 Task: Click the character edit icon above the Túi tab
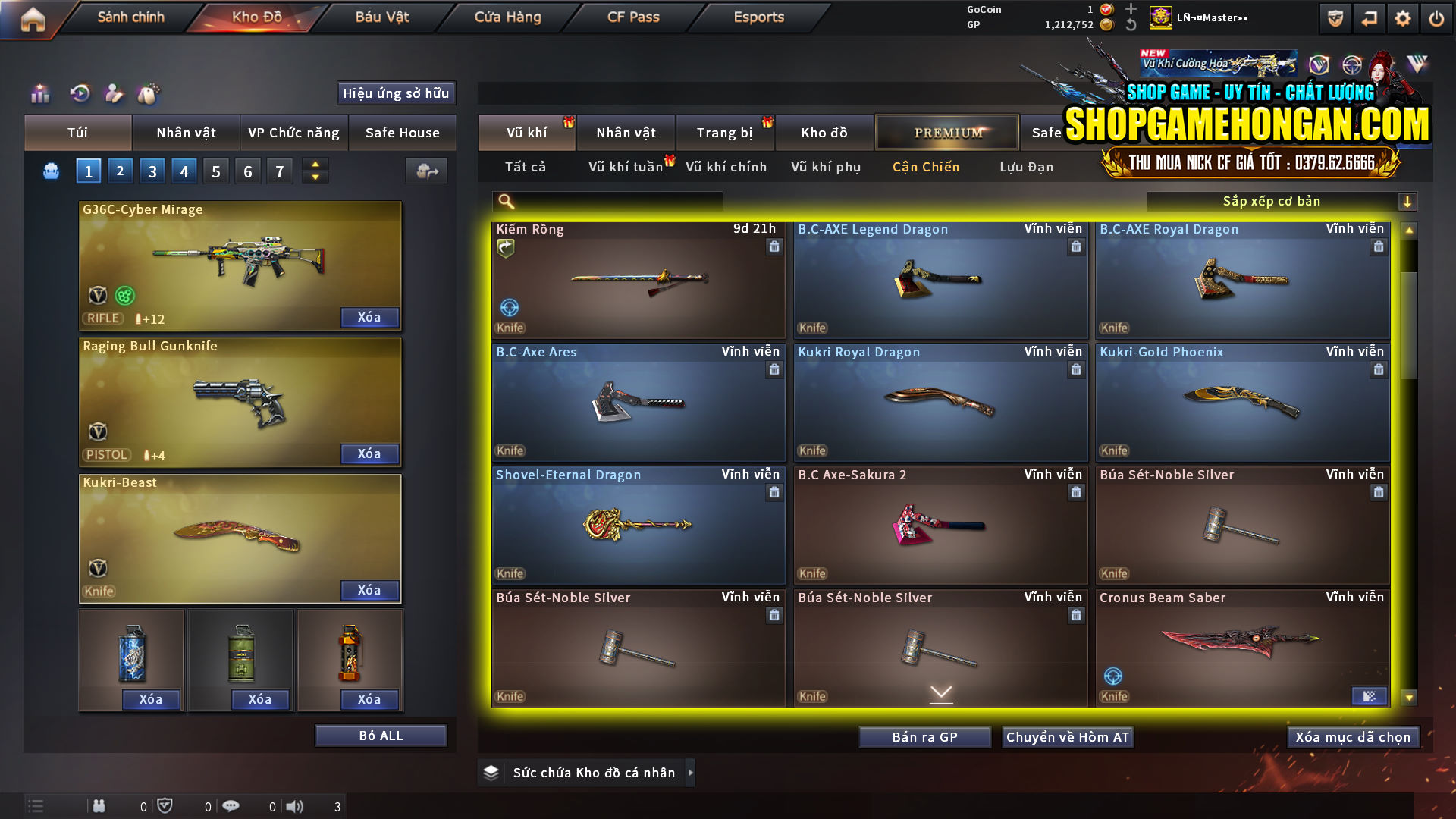coord(113,94)
